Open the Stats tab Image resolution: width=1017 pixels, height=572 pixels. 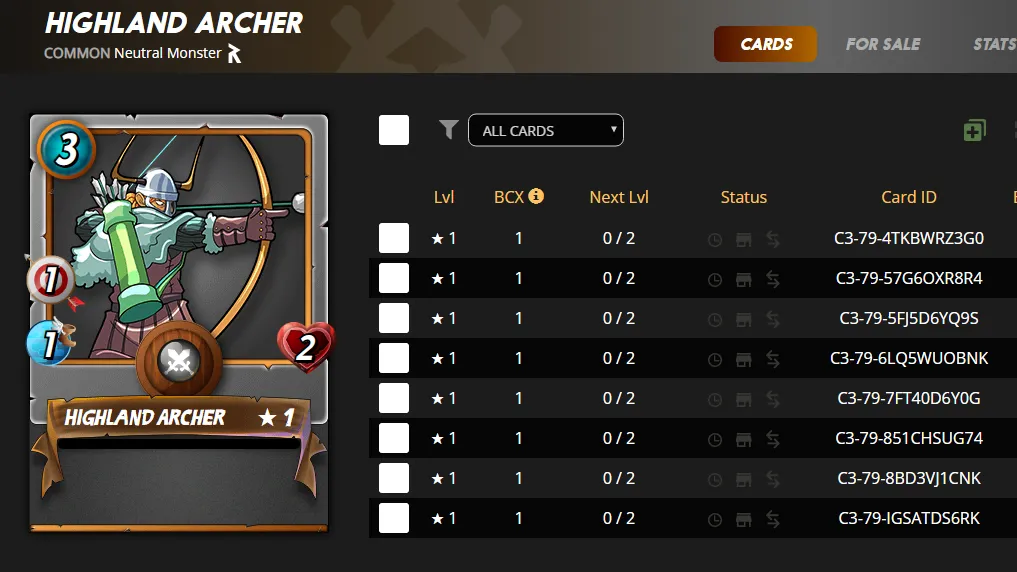[x=994, y=44]
